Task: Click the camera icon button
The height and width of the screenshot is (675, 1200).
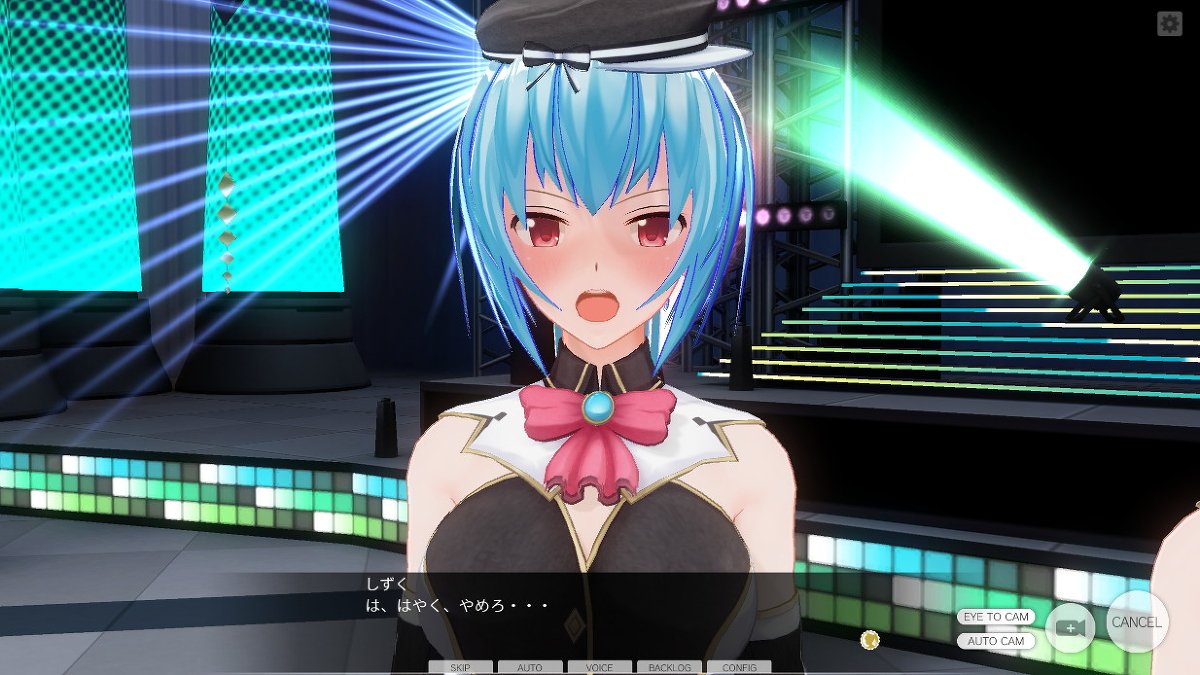Action: [1071, 627]
